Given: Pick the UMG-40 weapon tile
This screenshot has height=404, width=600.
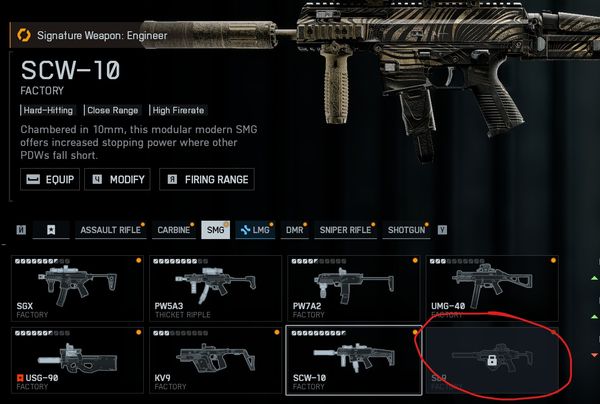Looking at the screenshot, I should pyautogui.click(x=490, y=287).
